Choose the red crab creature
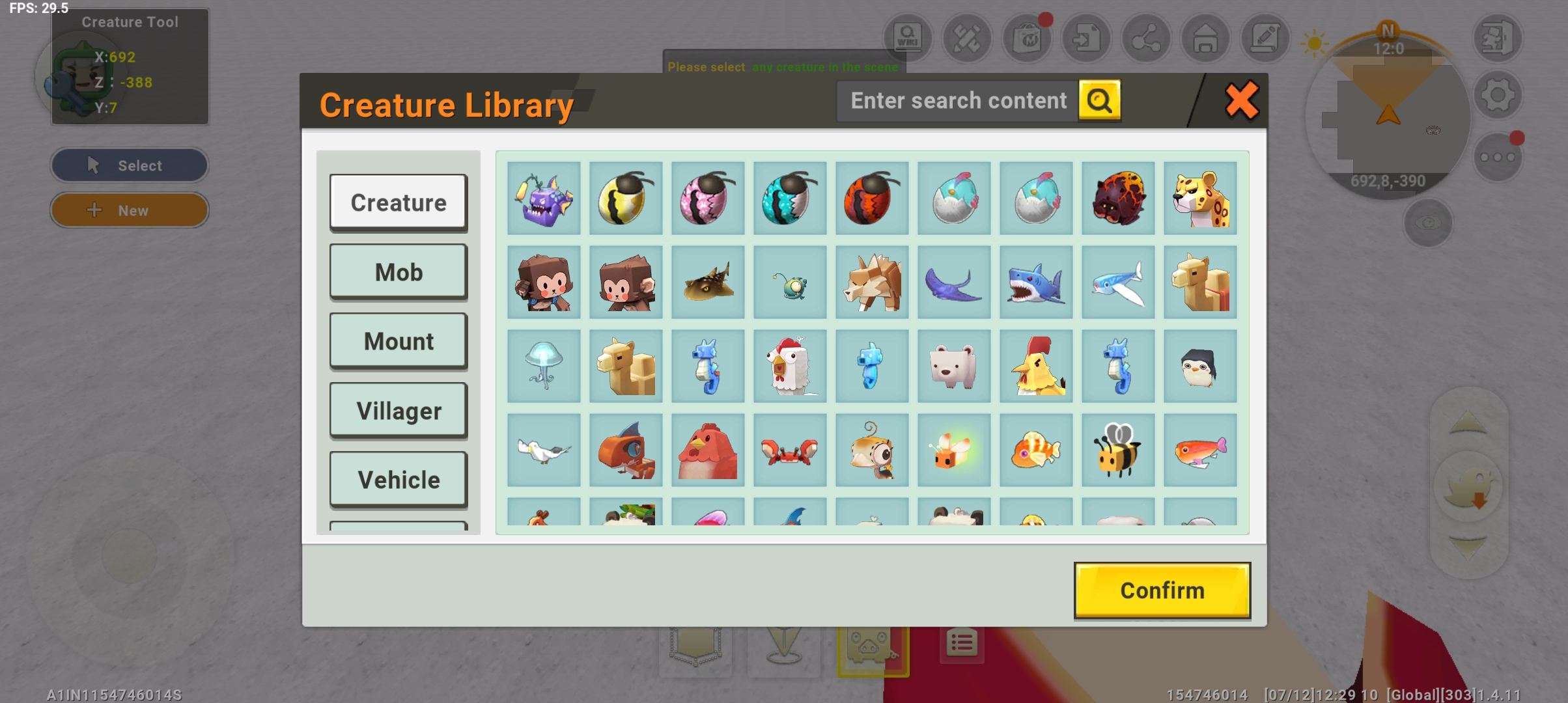Image resolution: width=1568 pixels, height=703 pixels. pyautogui.click(x=790, y=450)
